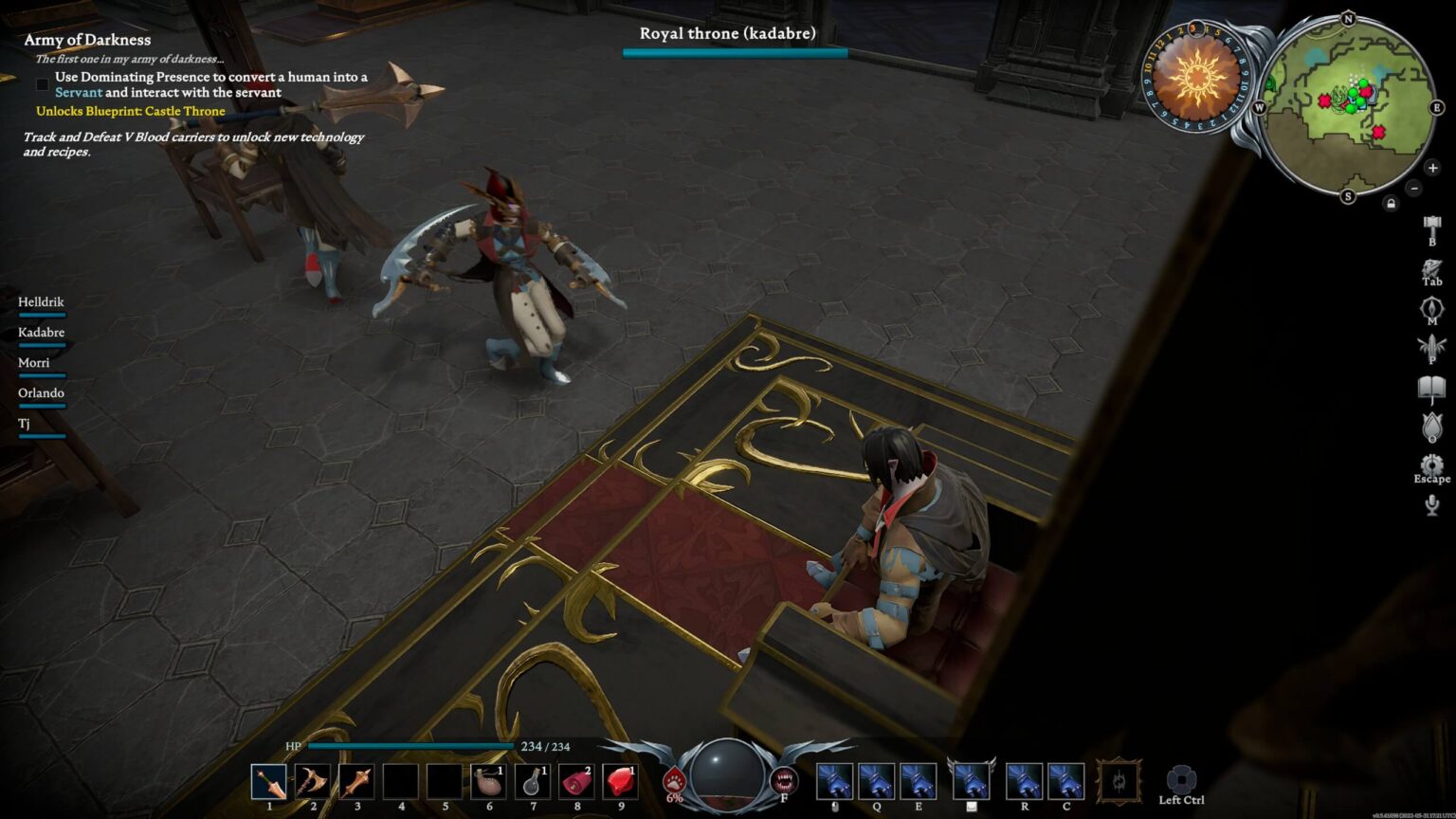
Task: Open the build menu hammer icon
Action: (1431, 226)
